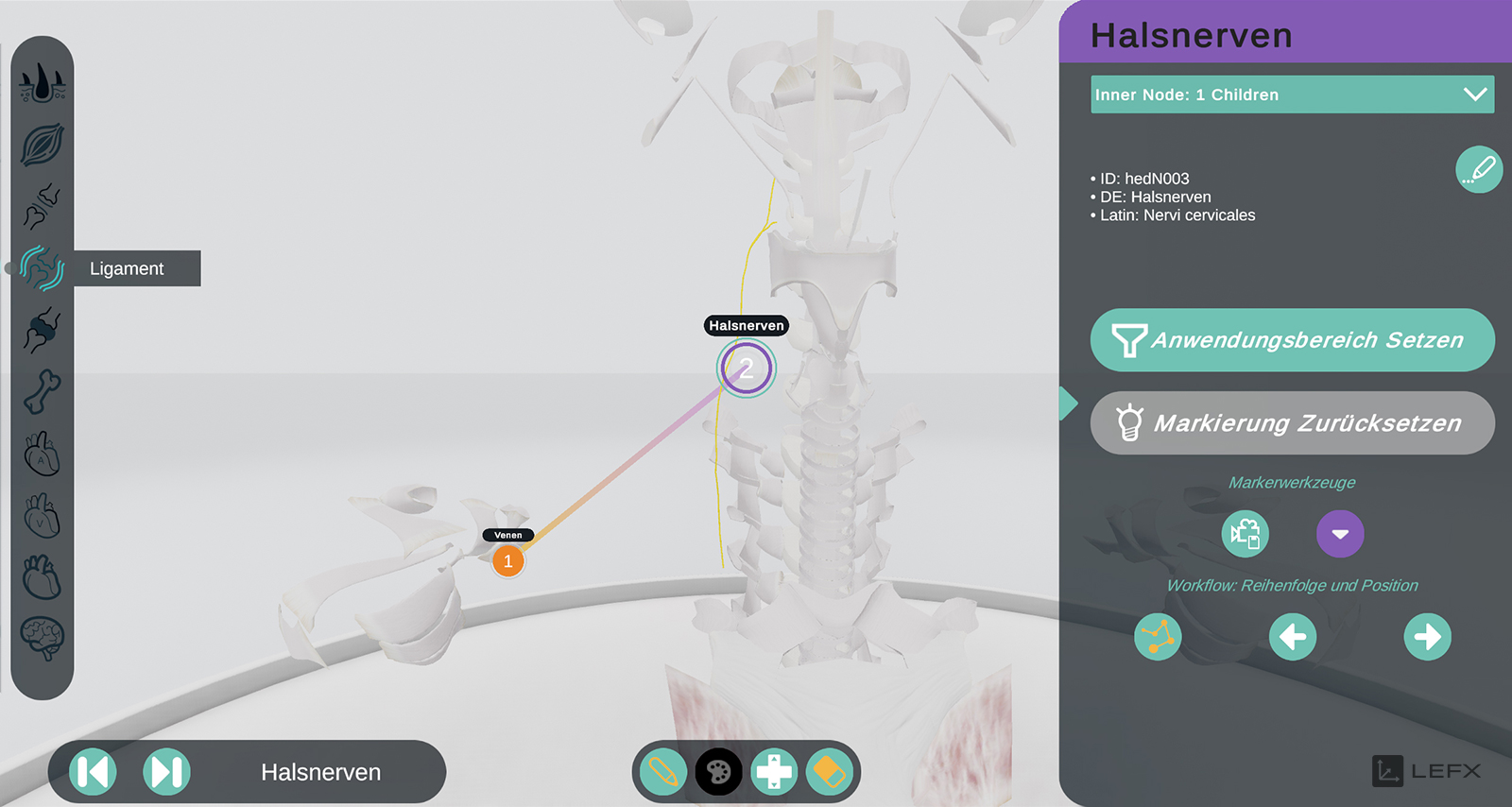1512x807 pixels.
Task: Skip to the previous marker
Action: [x=94, y=772]
